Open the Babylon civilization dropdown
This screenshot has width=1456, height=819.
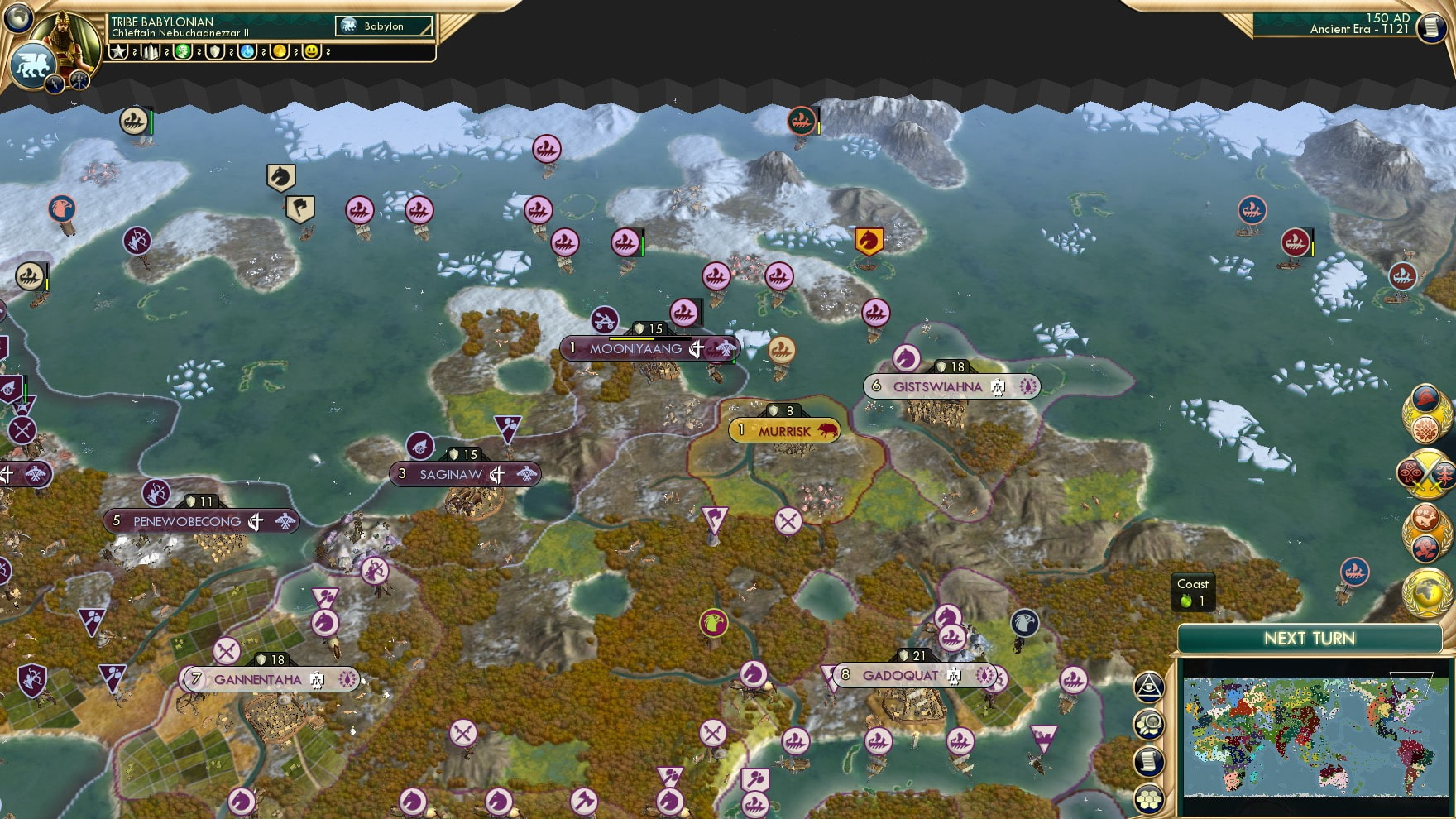click(381, 26)
